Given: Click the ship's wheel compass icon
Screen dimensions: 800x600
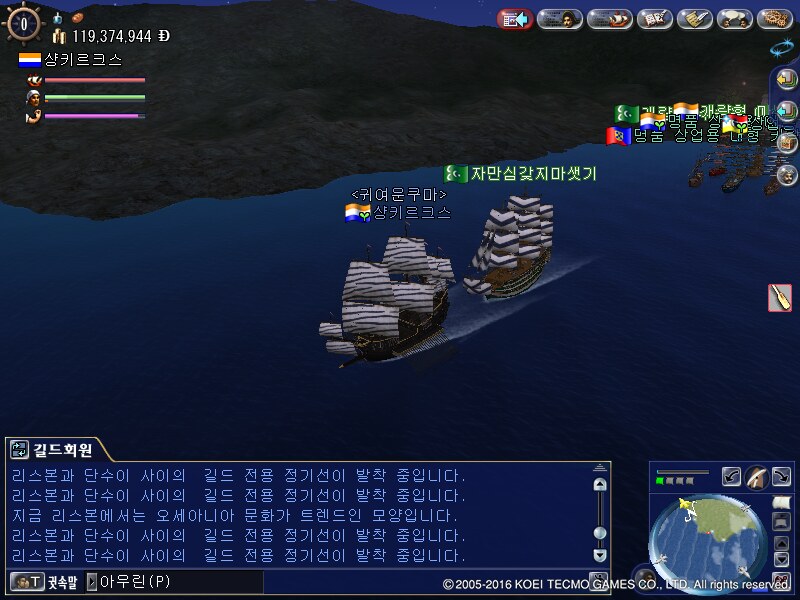Looking at the screenshot, I should 23,22.
